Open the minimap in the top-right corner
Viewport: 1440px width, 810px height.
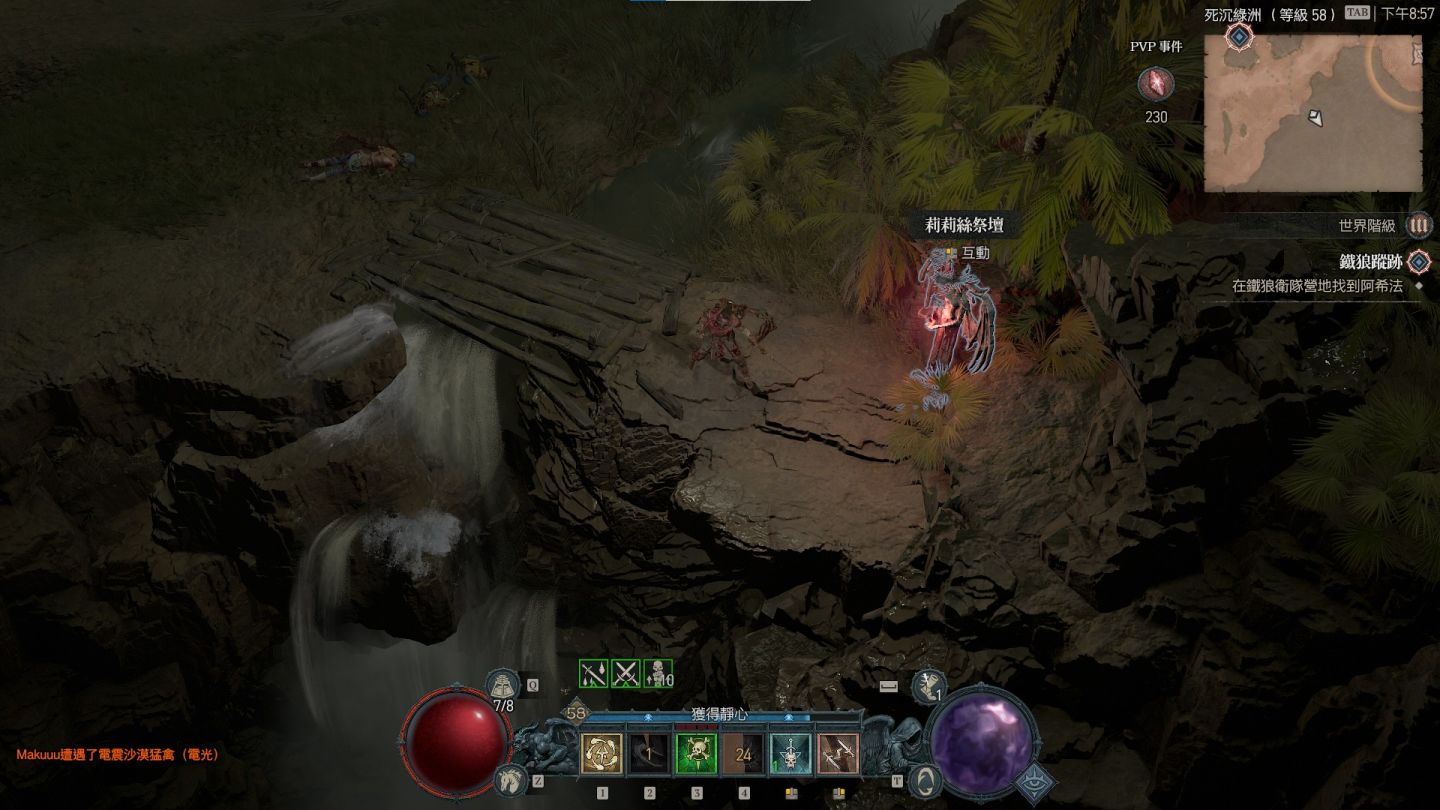tap(1312, 112)
